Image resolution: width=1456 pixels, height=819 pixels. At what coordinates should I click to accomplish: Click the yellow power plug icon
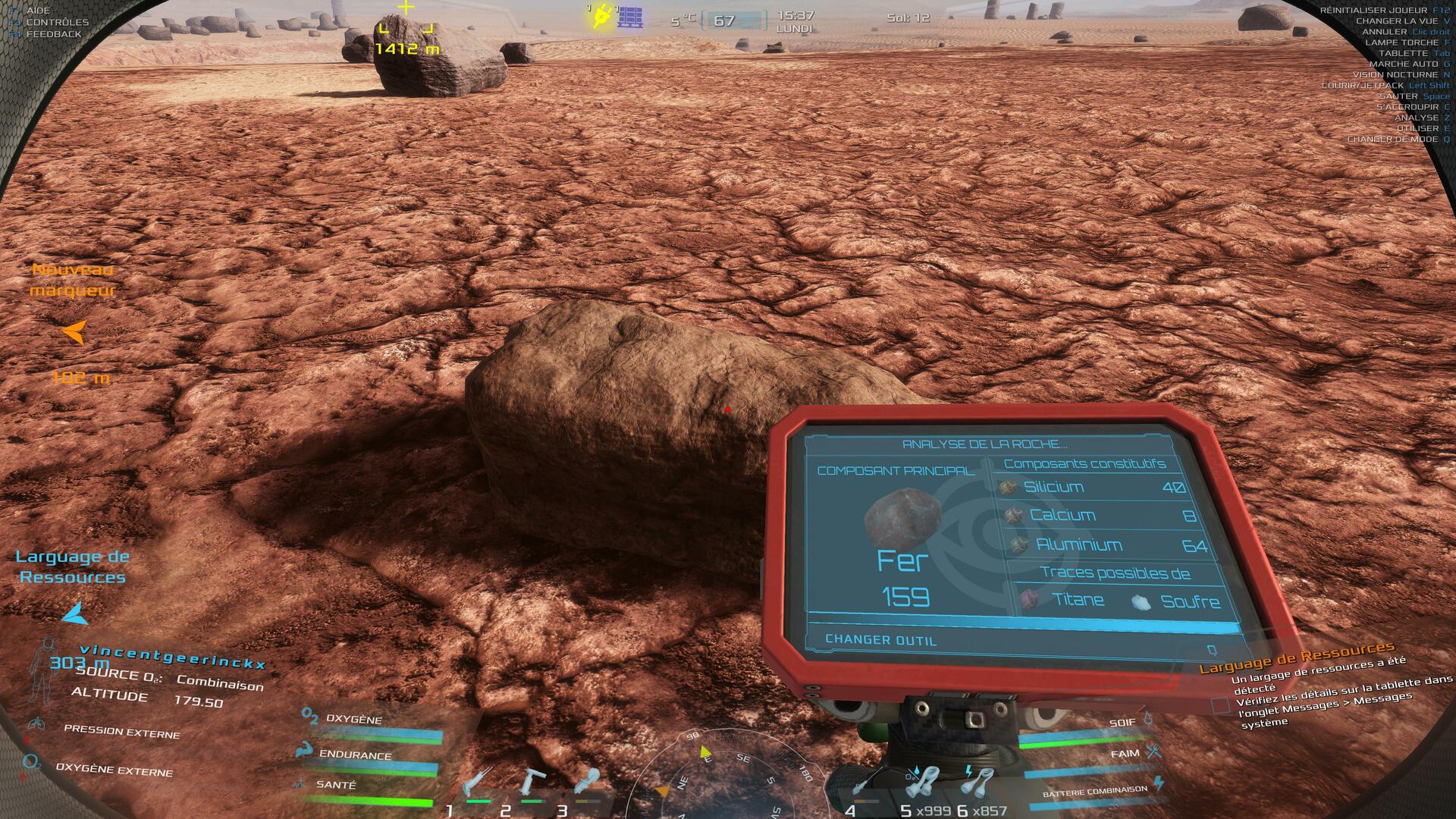(x=601, y=17)
